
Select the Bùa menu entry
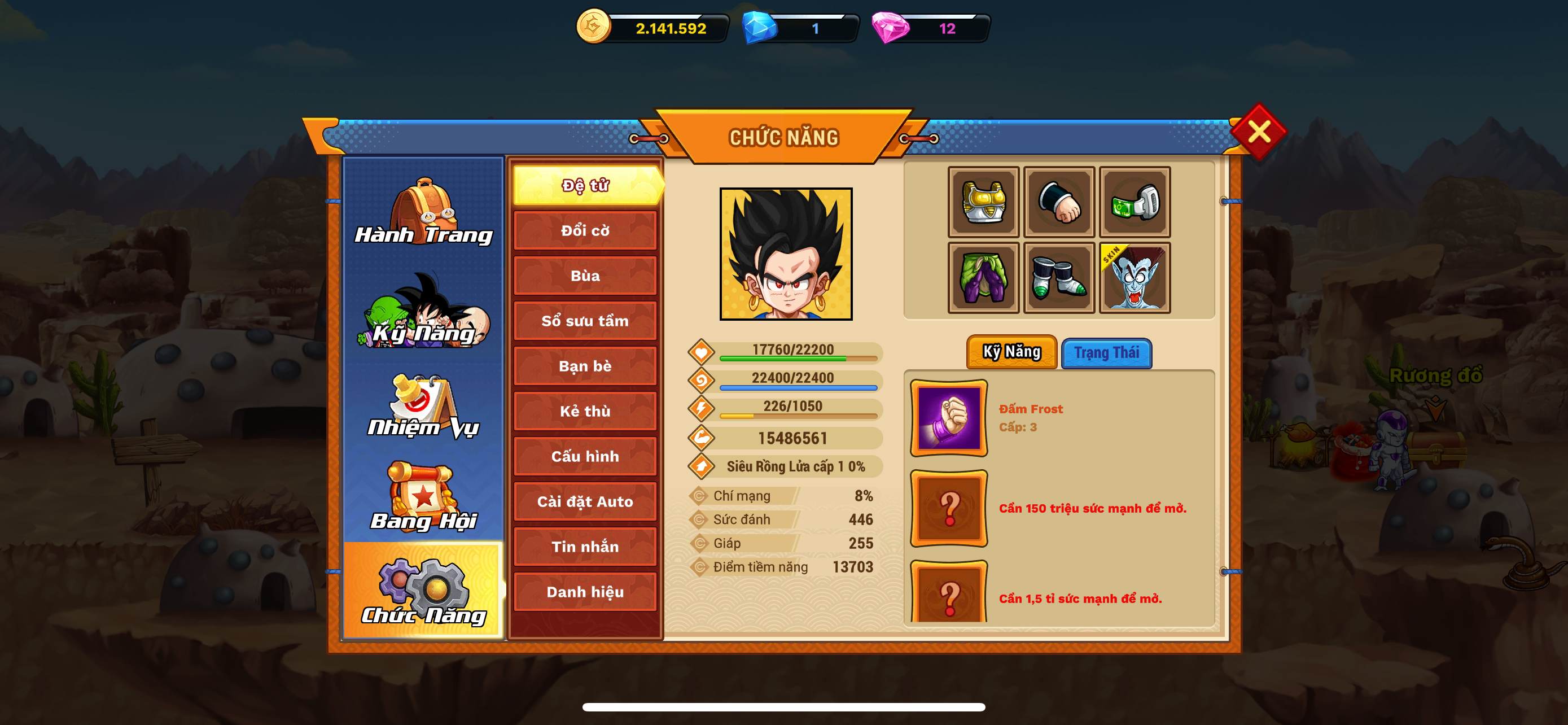pyautogui.click(x=585, y=276)
